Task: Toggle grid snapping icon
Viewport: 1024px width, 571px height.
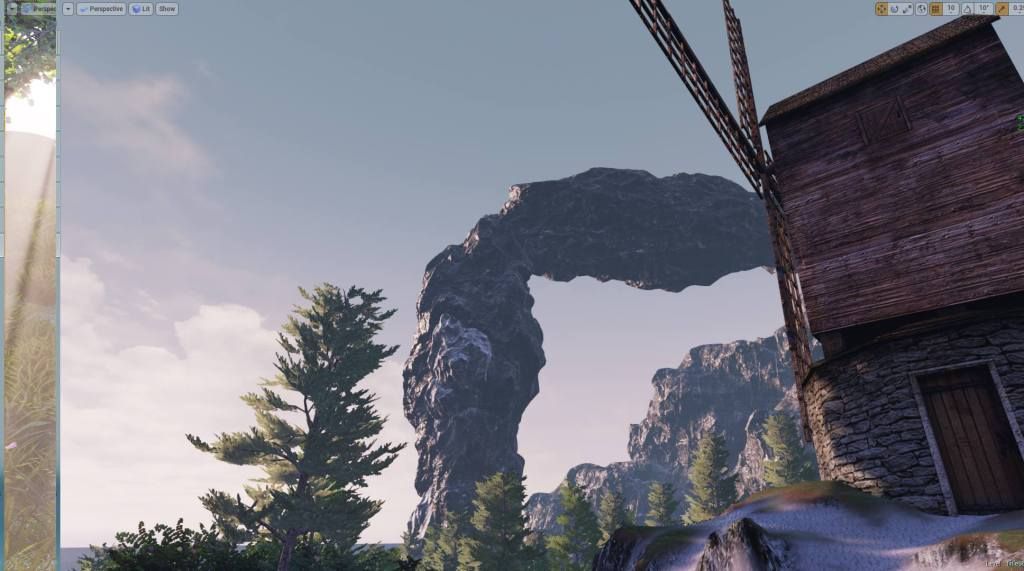Action: 936,9
